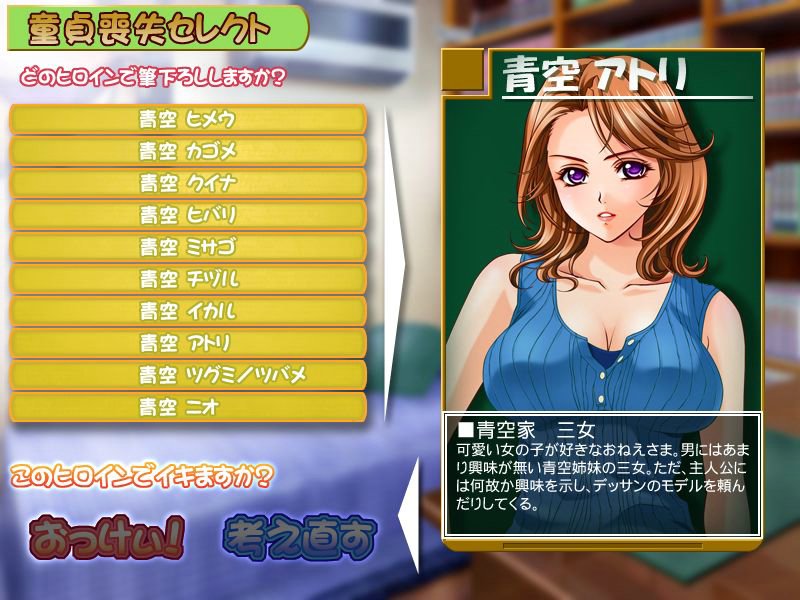Confirm with the おっけい! button
Screen dimensions: 800x600
click(107, 538)
